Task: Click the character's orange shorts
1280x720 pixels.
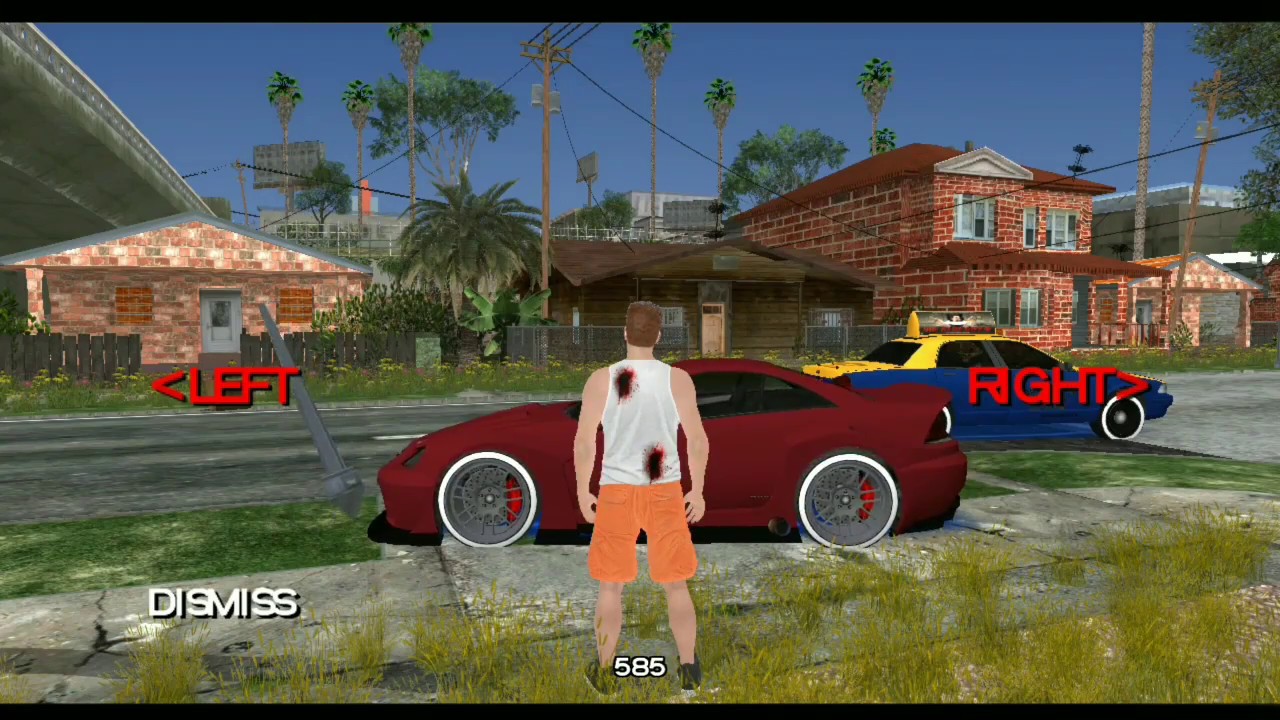Action: click(x=640, y=530)
